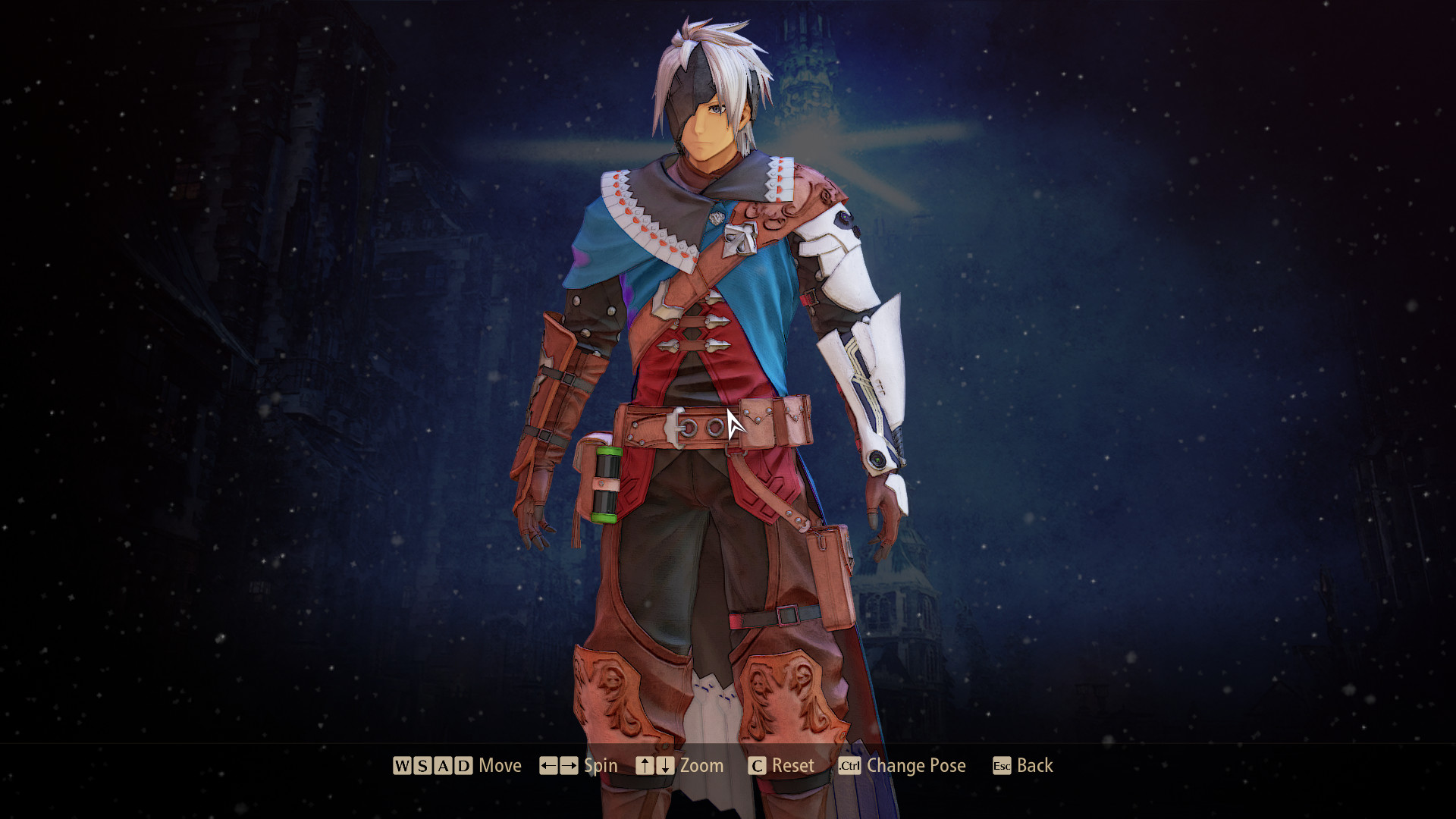Choose Back to exit the viewer
The height and width of the screenshot is (819, 1456).
click(1035, 766)
